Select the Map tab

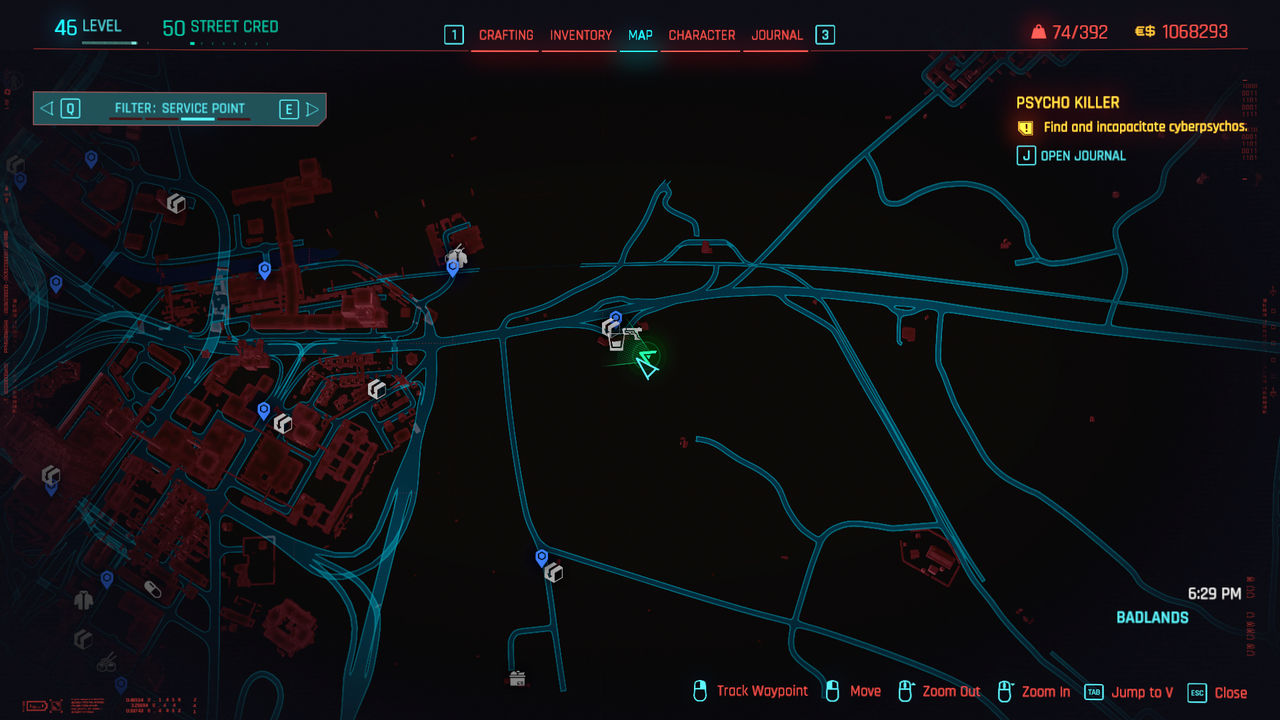640,35
